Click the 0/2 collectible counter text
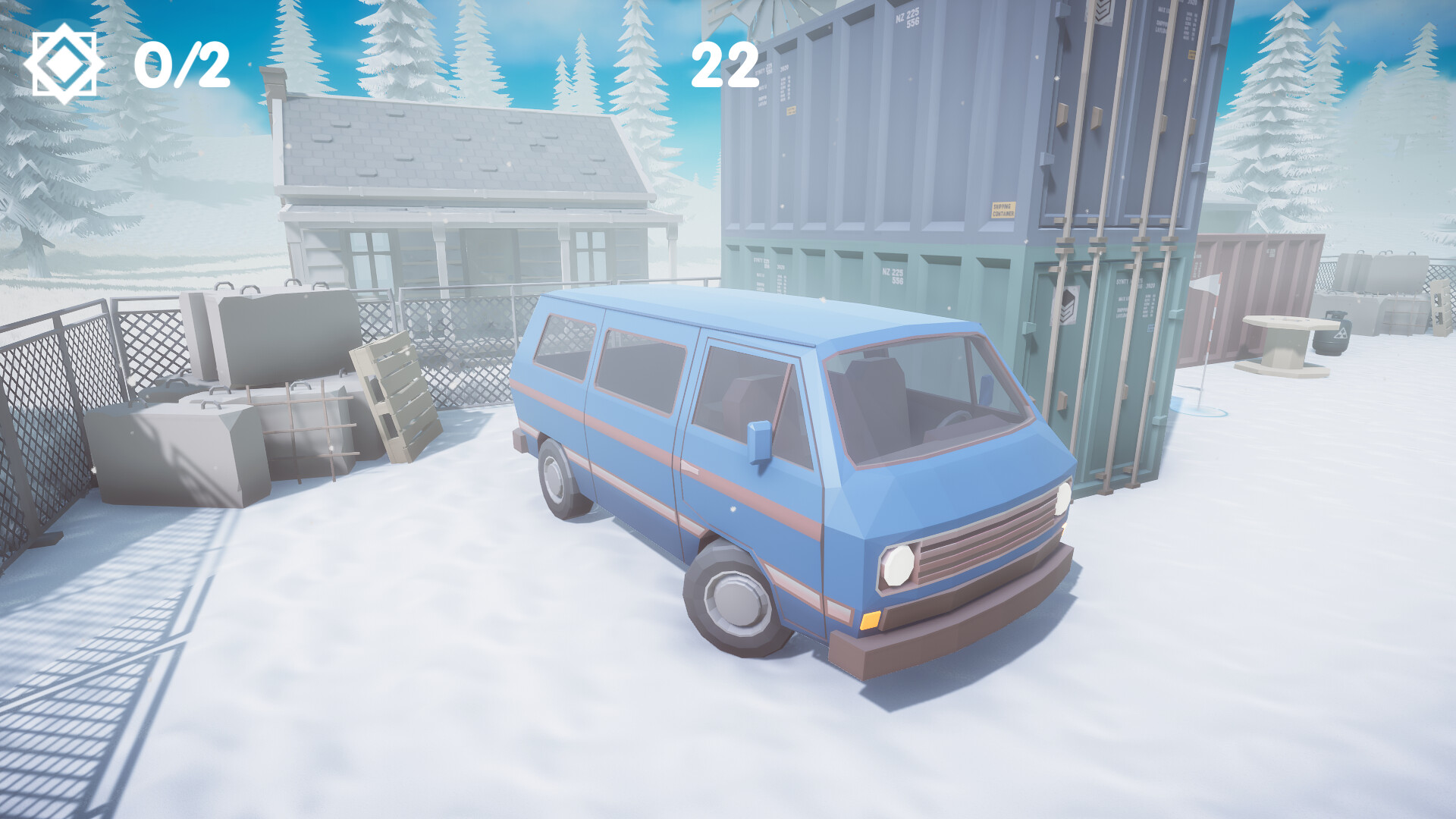 (x=182, y=64)
